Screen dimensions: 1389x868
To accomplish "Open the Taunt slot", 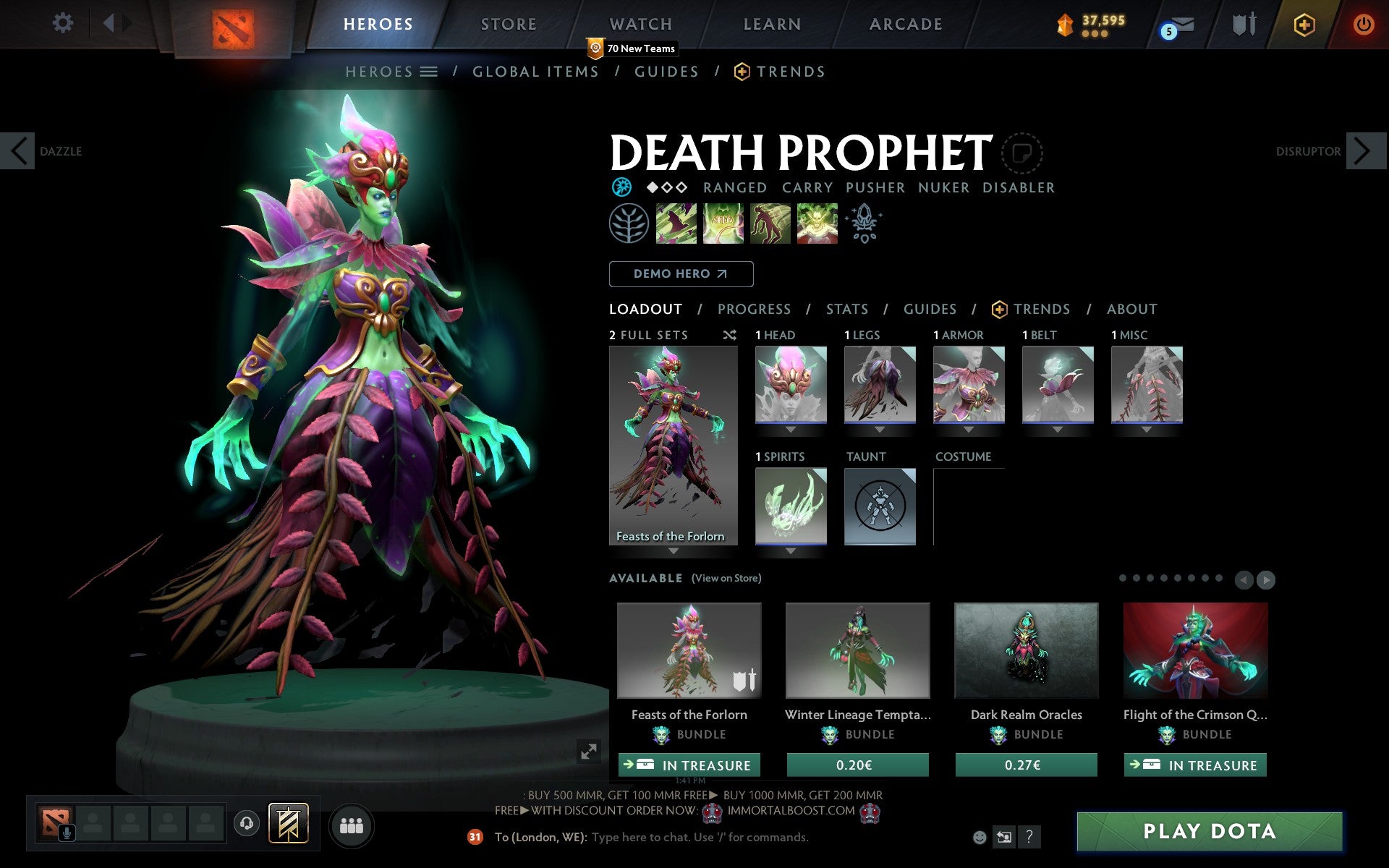I will [x=880, y=506].
